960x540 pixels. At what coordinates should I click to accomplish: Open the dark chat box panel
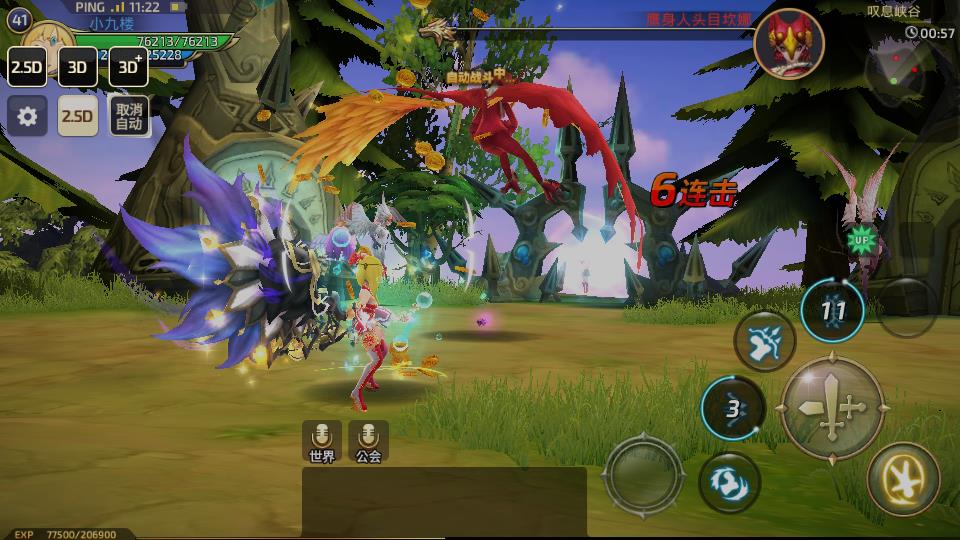[x=444, y=501]
